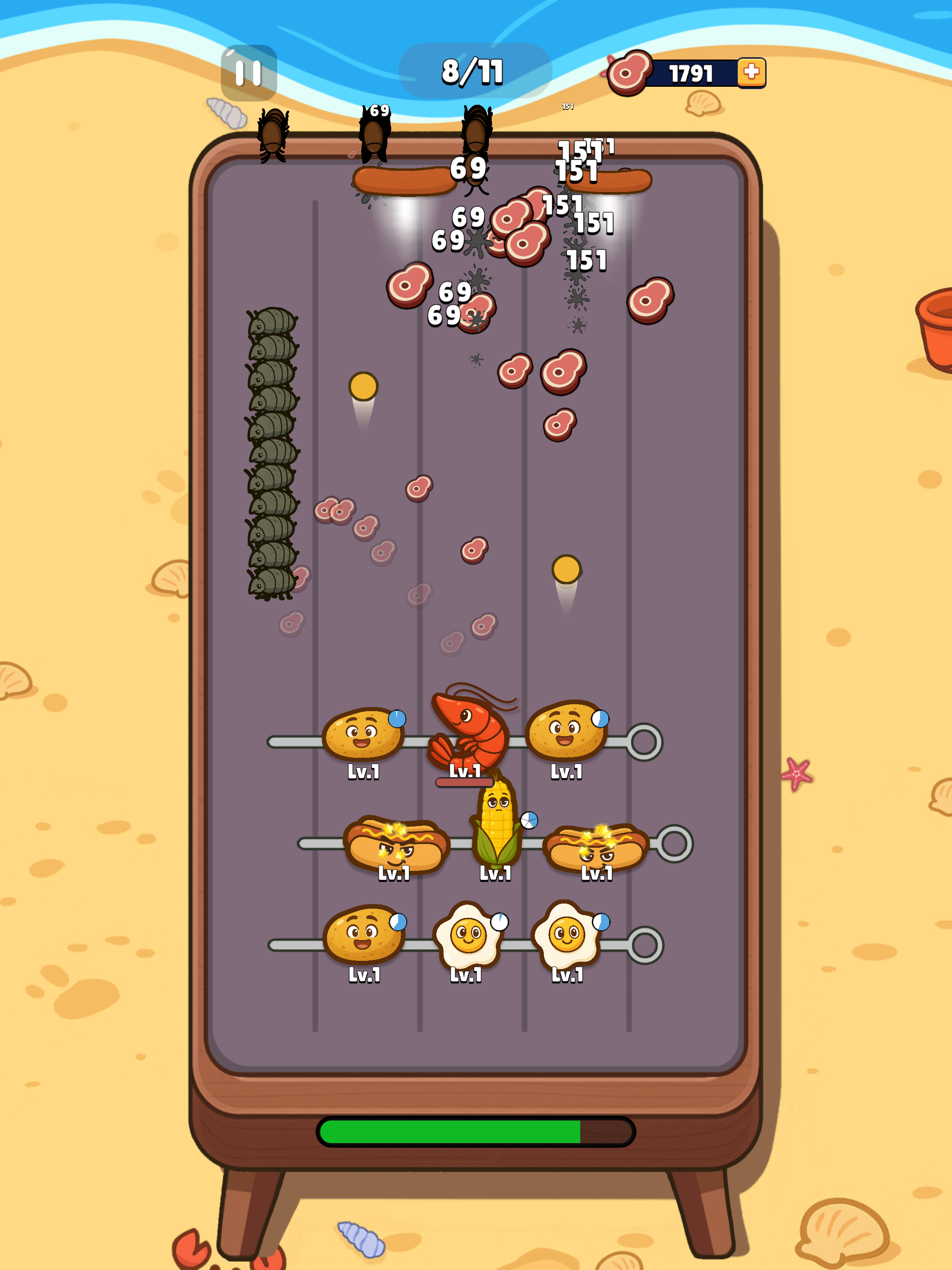Open the pause menu
Viewport: 952px width, 1270px height.
[x=248, y=72]
